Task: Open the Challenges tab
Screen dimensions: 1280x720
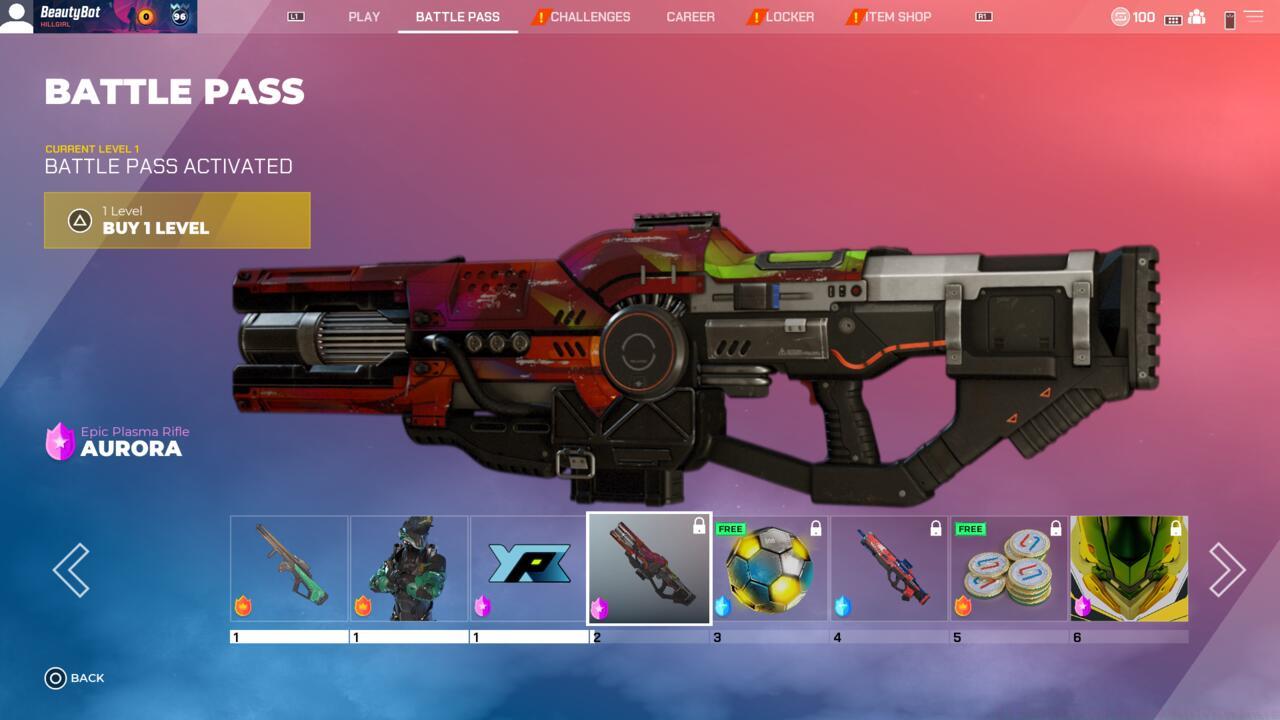Action: tap(589, 17)
